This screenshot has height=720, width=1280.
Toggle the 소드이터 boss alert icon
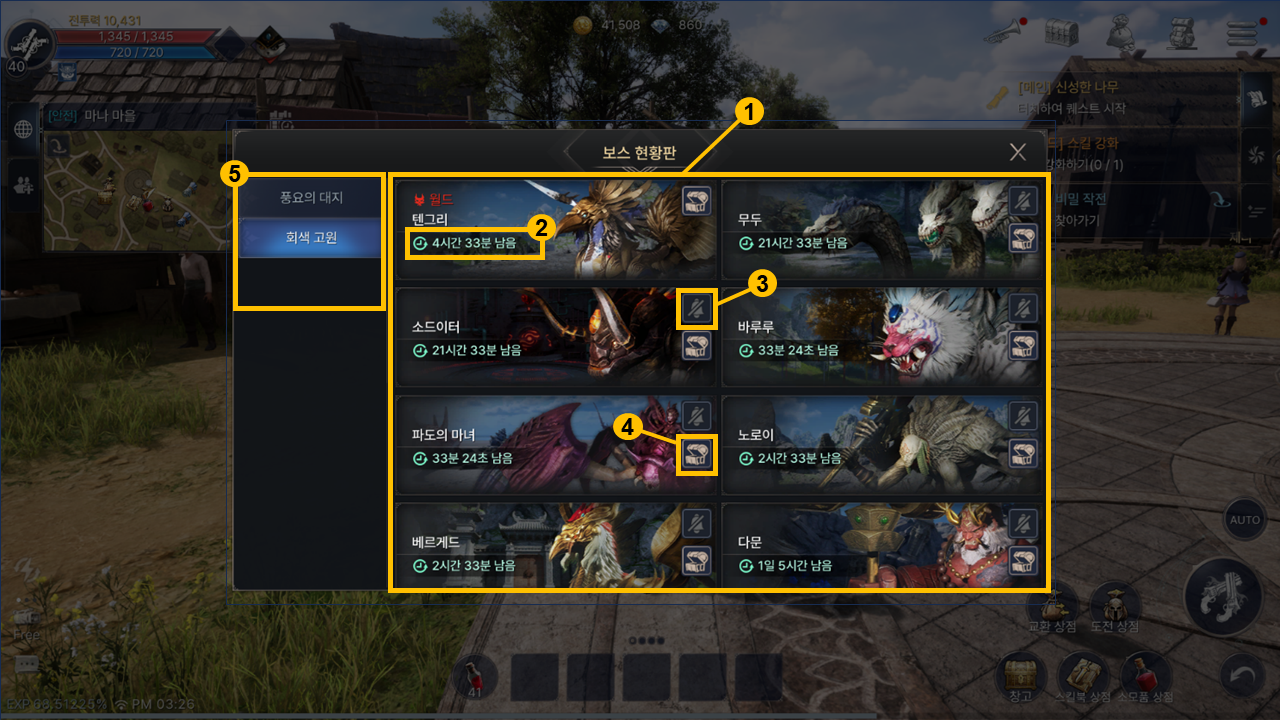[x=697, y=308]
